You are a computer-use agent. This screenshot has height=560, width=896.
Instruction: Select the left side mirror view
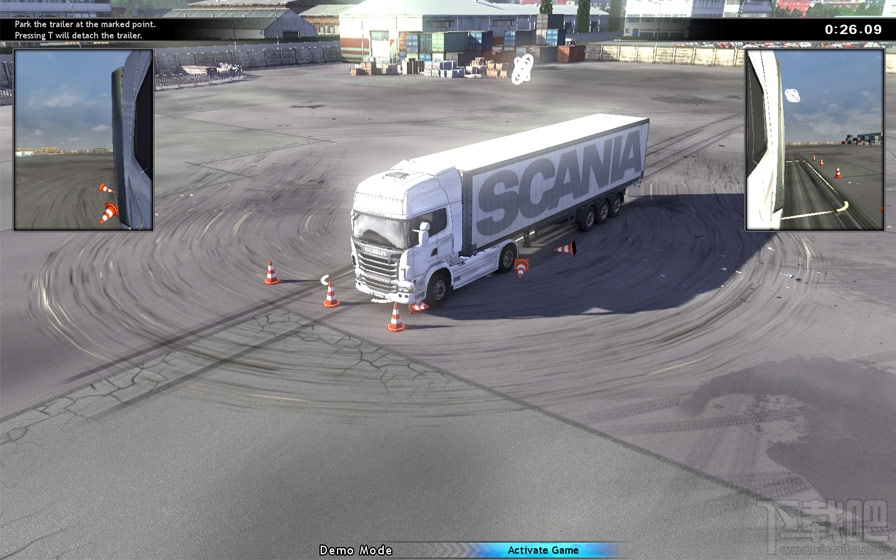click(83, 140)
